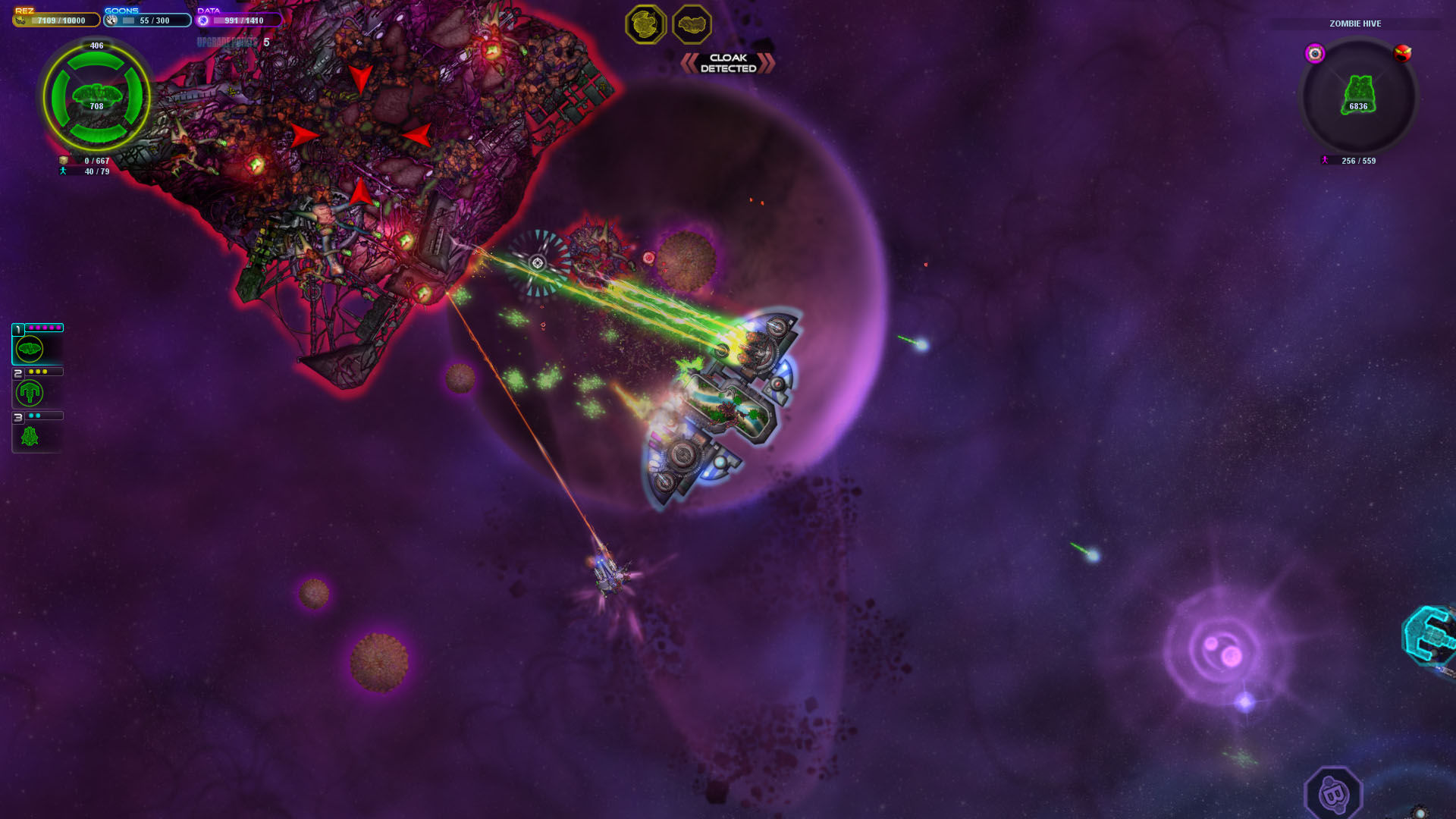Click the GOONS hand icon
This screenshot has height=819, width=1456.
111,20
